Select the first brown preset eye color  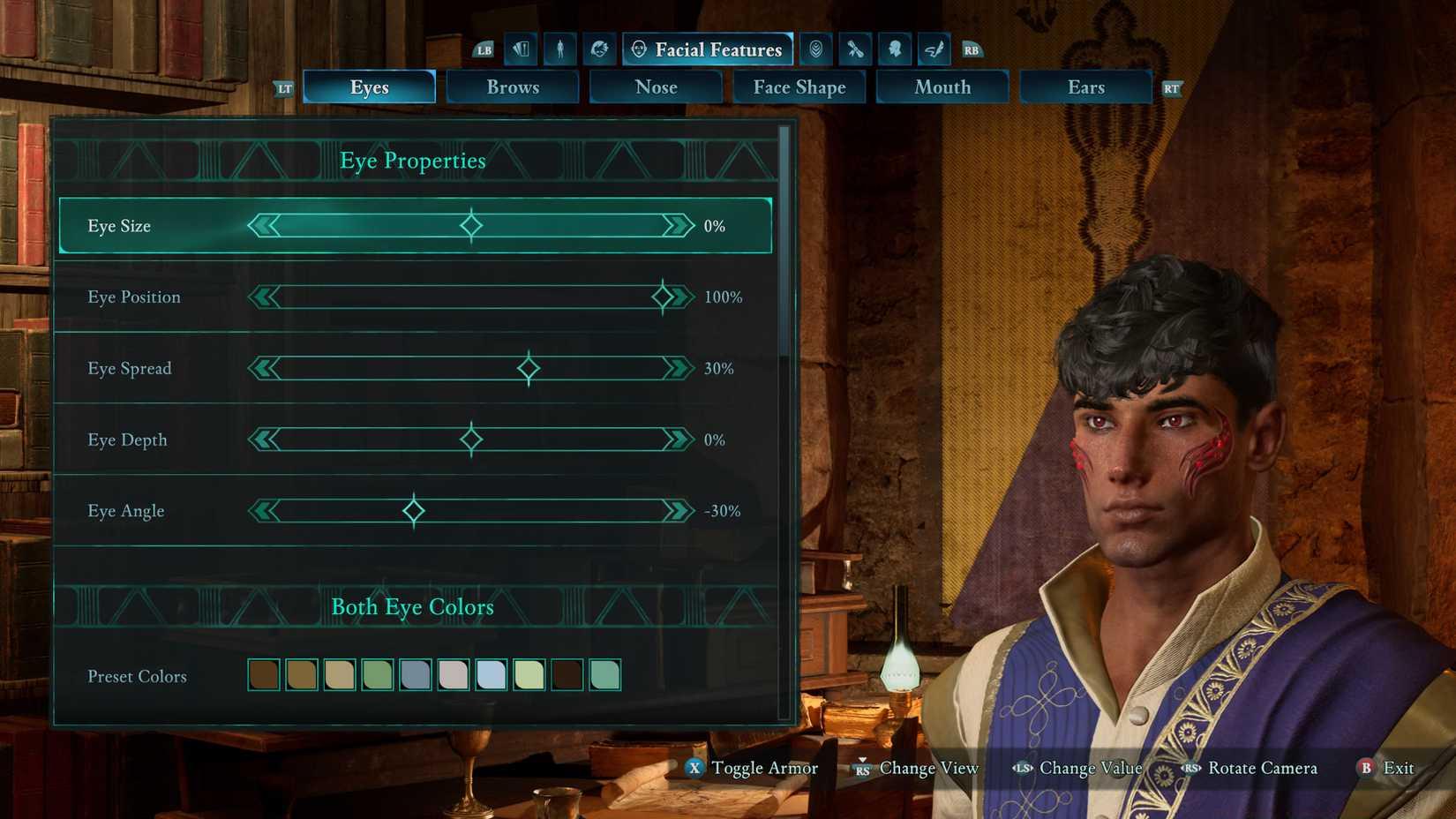(x=263, y=674)
